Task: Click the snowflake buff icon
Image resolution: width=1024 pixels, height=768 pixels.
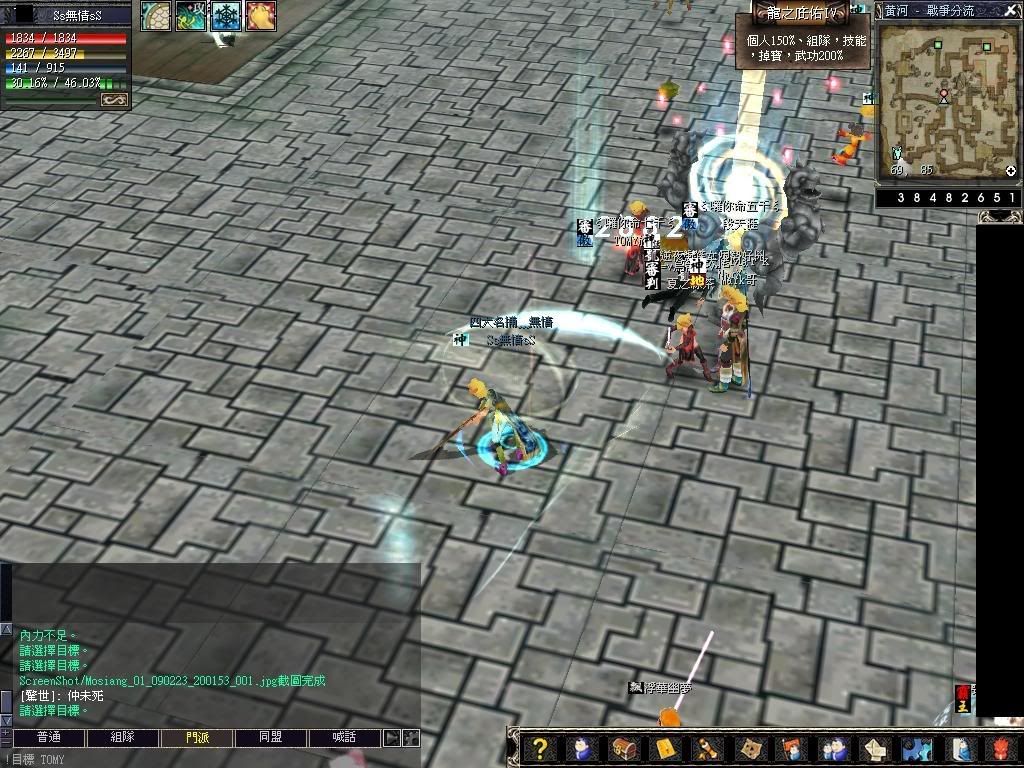Action: (225, 15)
